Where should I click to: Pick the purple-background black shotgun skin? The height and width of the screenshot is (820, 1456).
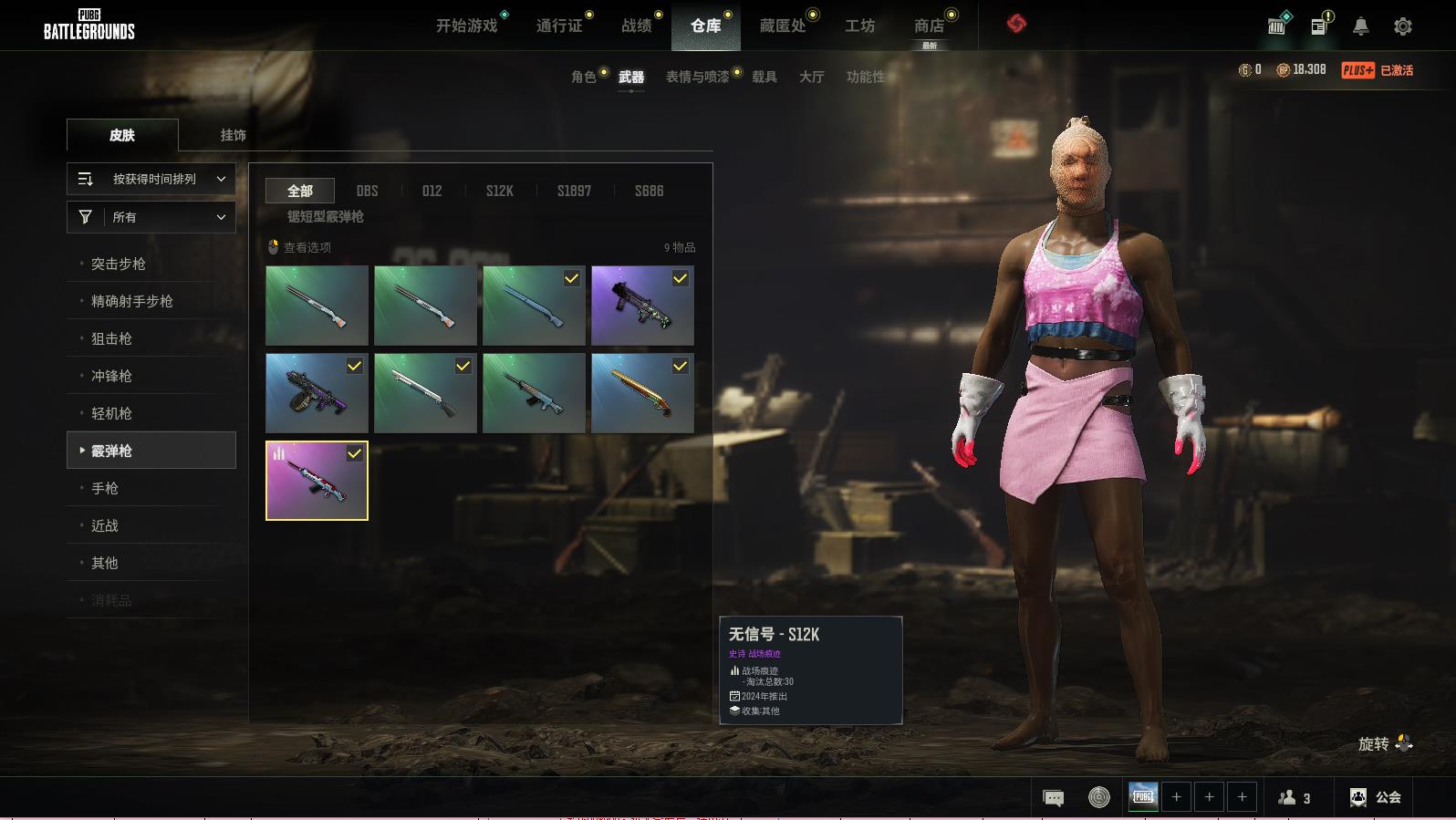pyautogui.click(x=642, y=306)
